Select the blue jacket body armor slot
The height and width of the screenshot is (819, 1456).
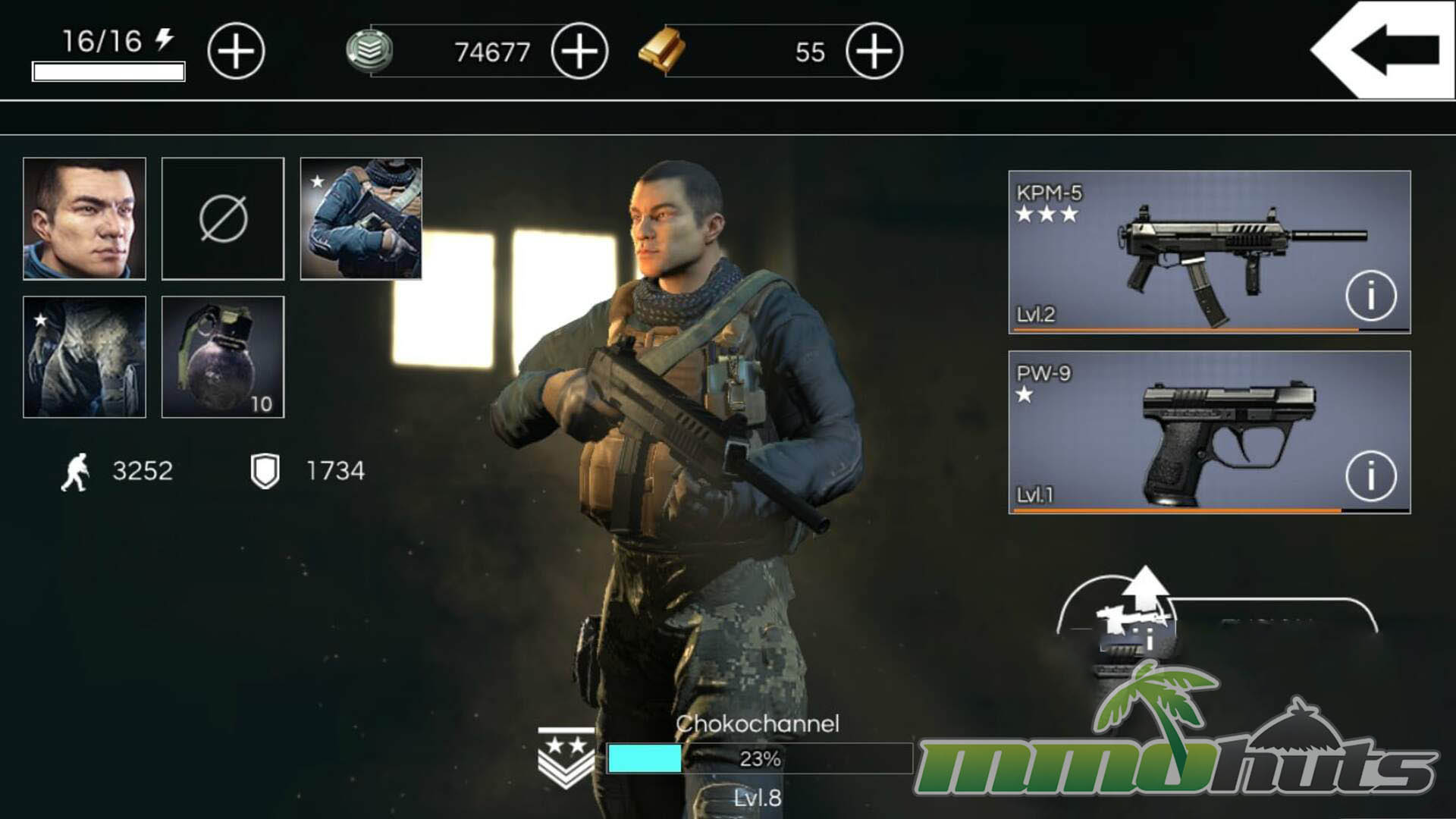point(361,218)
